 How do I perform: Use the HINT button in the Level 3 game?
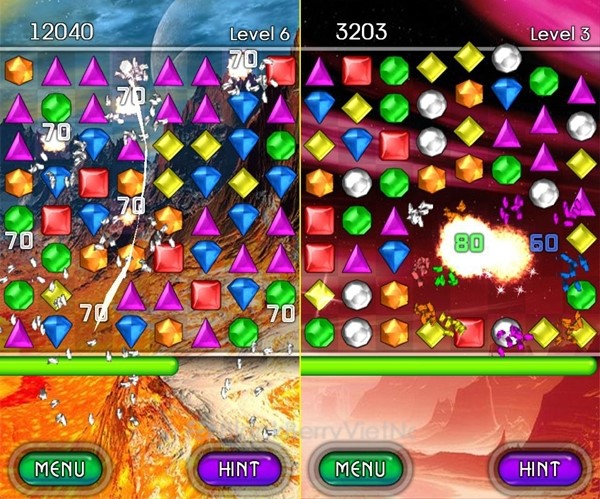[540, 468]
